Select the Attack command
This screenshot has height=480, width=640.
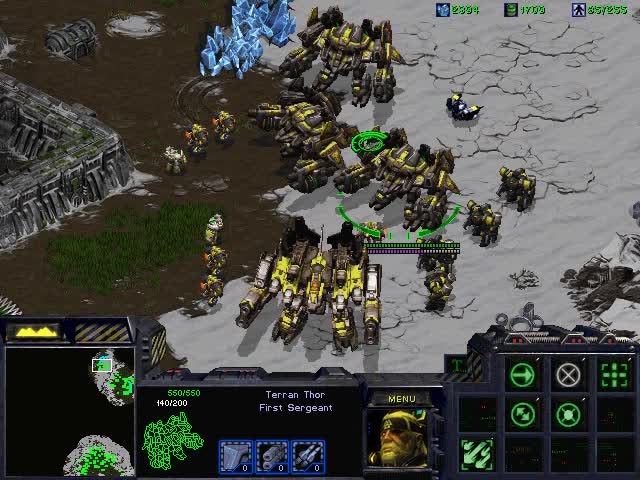[x=613, y=375]
